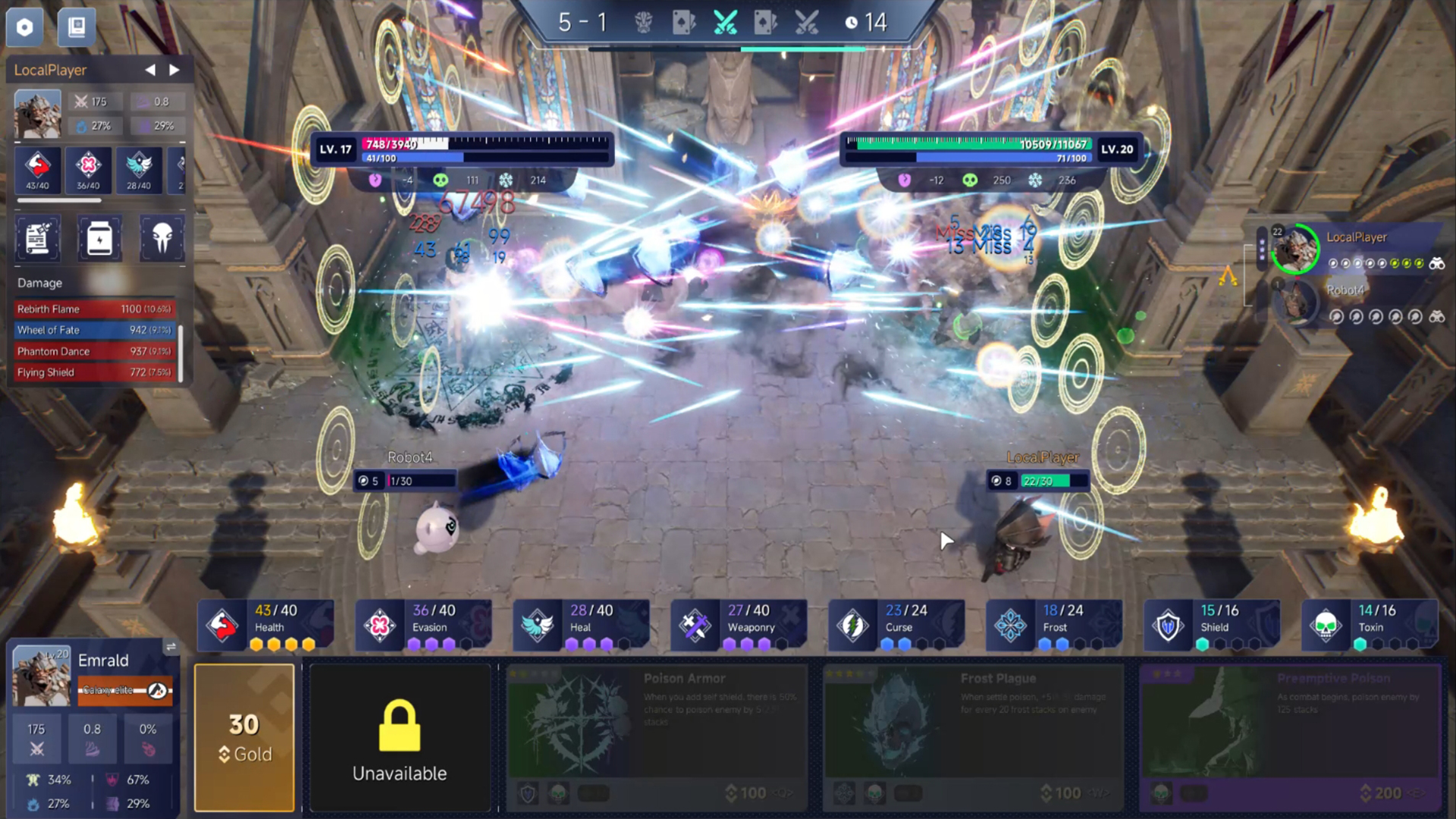This screenshot has width=1456, height=819.
Task: Select the card draw phase icon in top bar
Action: click(x=683, y=21)
